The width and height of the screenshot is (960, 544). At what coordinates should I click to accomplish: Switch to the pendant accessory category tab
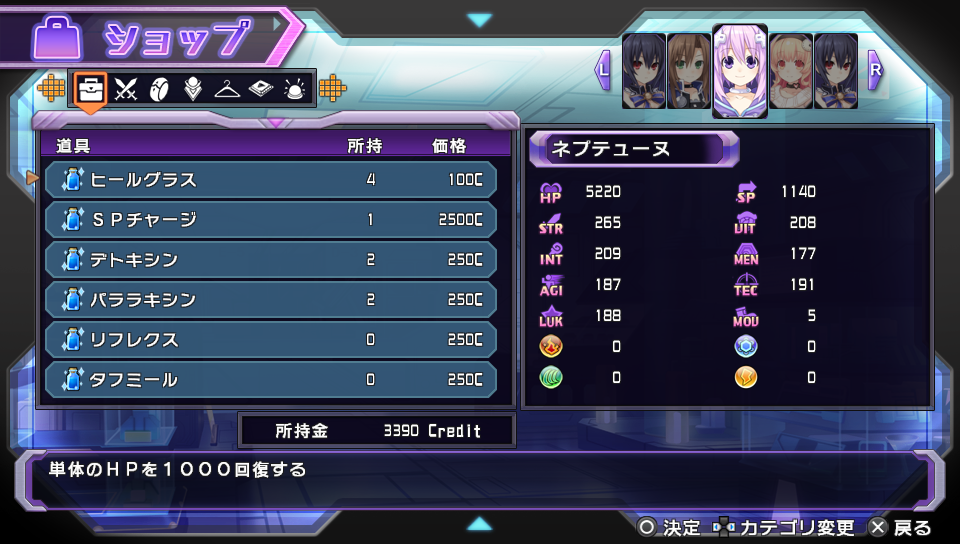click(x=192, y=89)
